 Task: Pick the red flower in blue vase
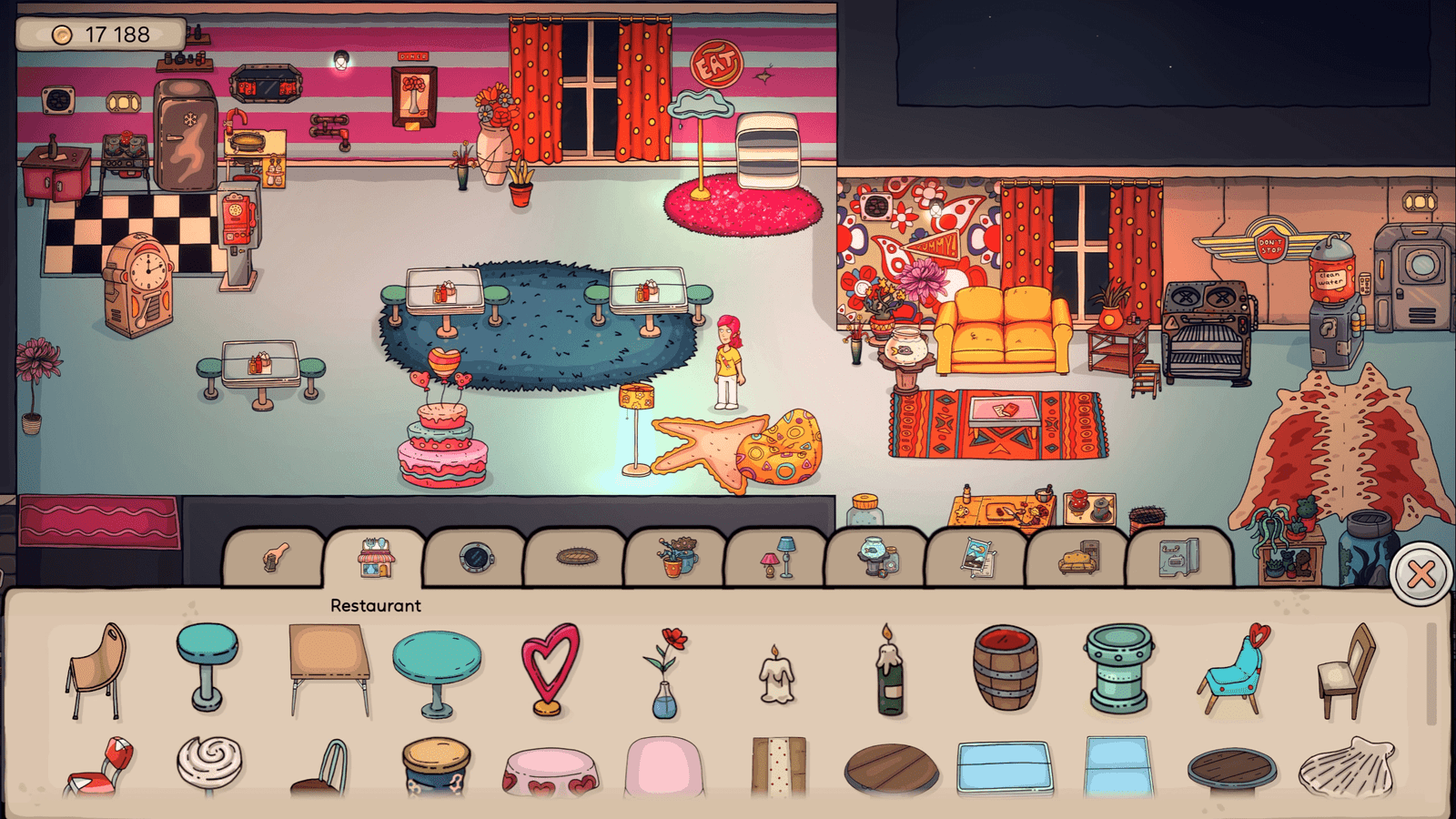pos(666,672)
